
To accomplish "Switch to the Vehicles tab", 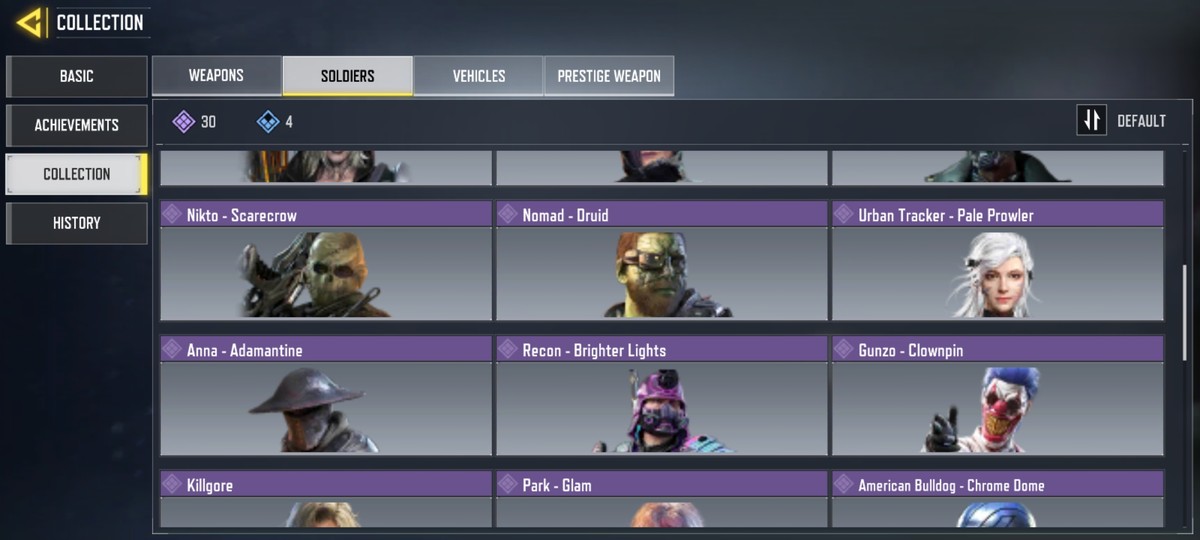I will 478,76.
